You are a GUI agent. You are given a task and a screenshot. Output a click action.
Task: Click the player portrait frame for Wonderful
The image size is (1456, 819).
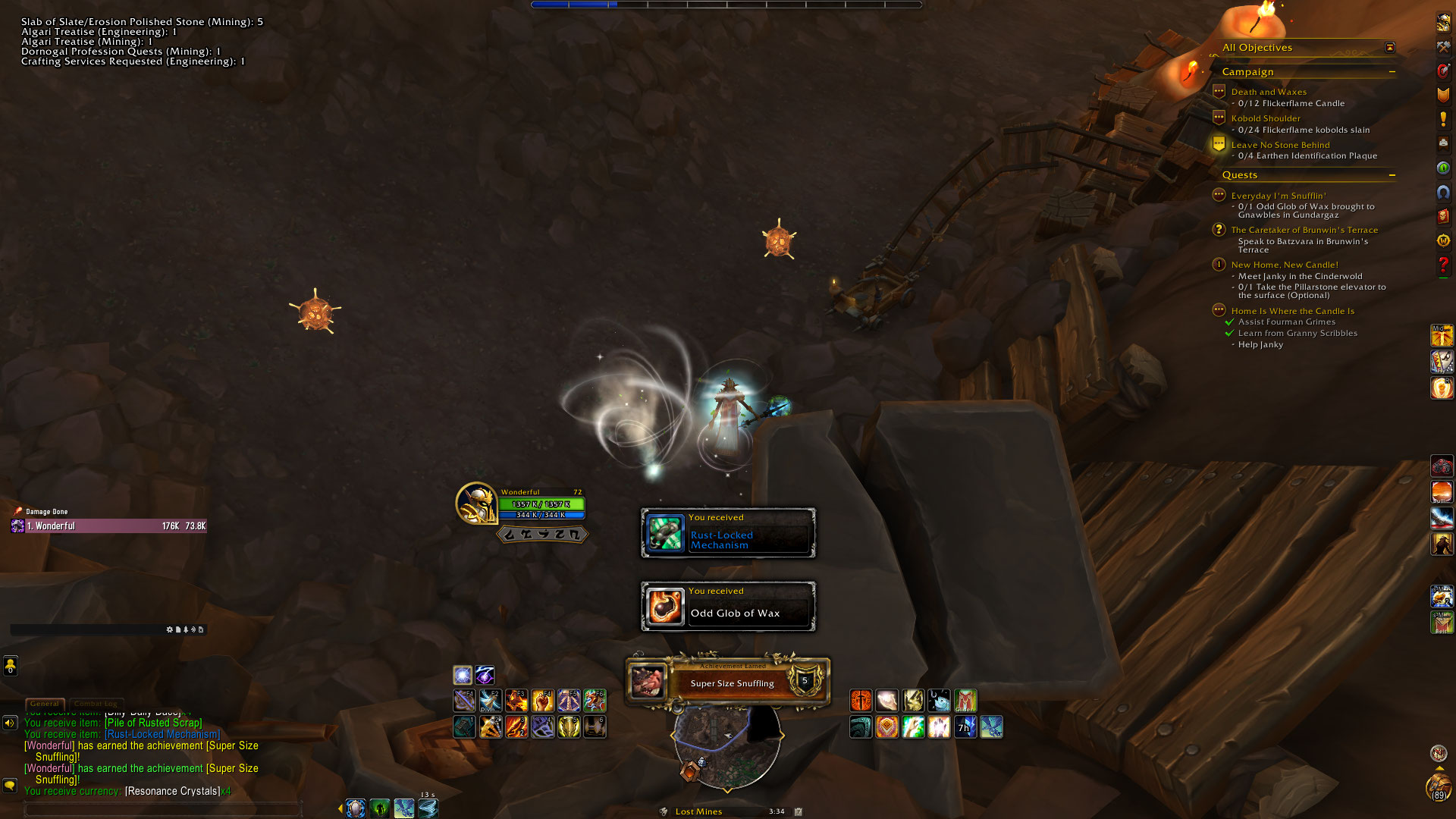pyautogui.click(x=476, y=502)
